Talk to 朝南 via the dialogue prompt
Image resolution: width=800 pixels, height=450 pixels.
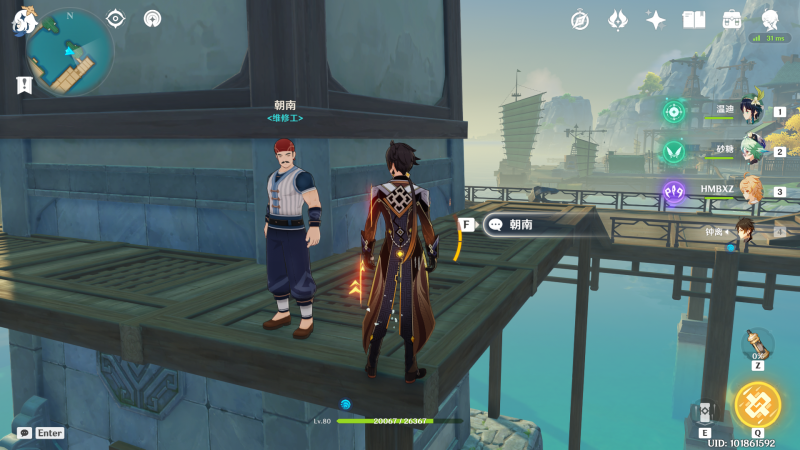pos(545,225)
